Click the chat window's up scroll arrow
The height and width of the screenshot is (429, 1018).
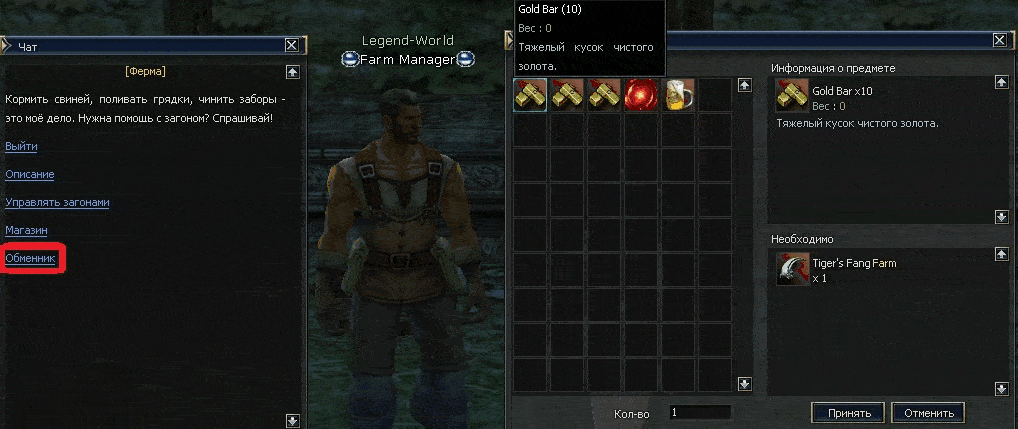click(x=292, y=71)
